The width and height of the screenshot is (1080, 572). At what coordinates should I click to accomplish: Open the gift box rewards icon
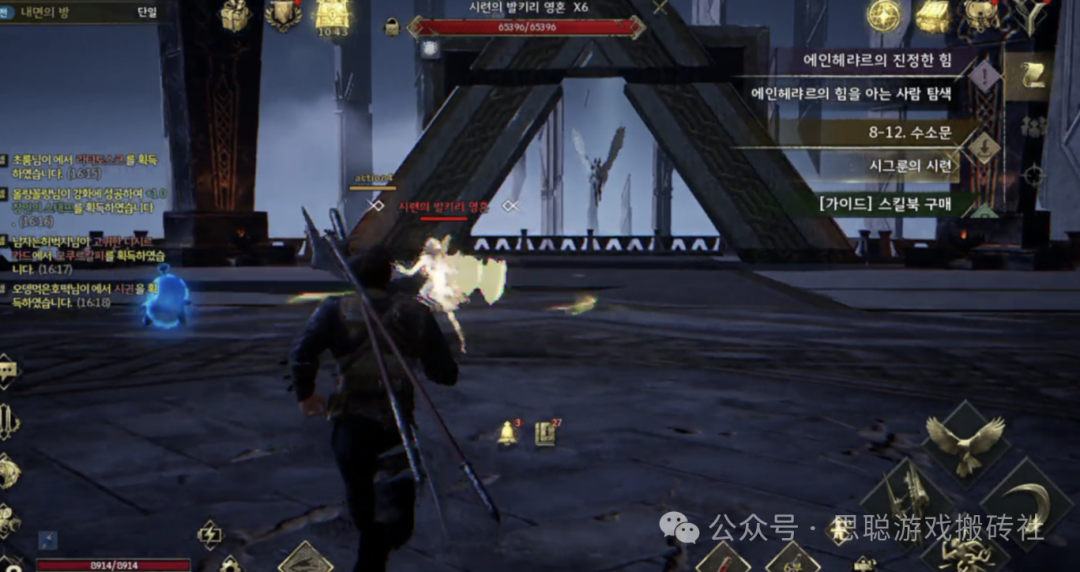pyautogui.click(x=235, y=15)
